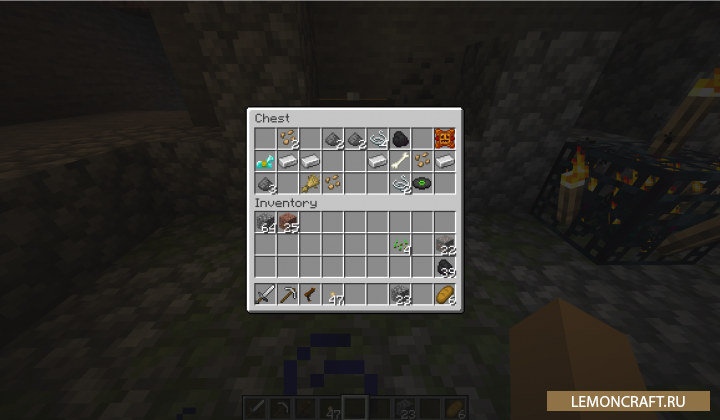720x420 pixels.
Task: Take the stack of 3 gunpowder
Action: point(265,183)
